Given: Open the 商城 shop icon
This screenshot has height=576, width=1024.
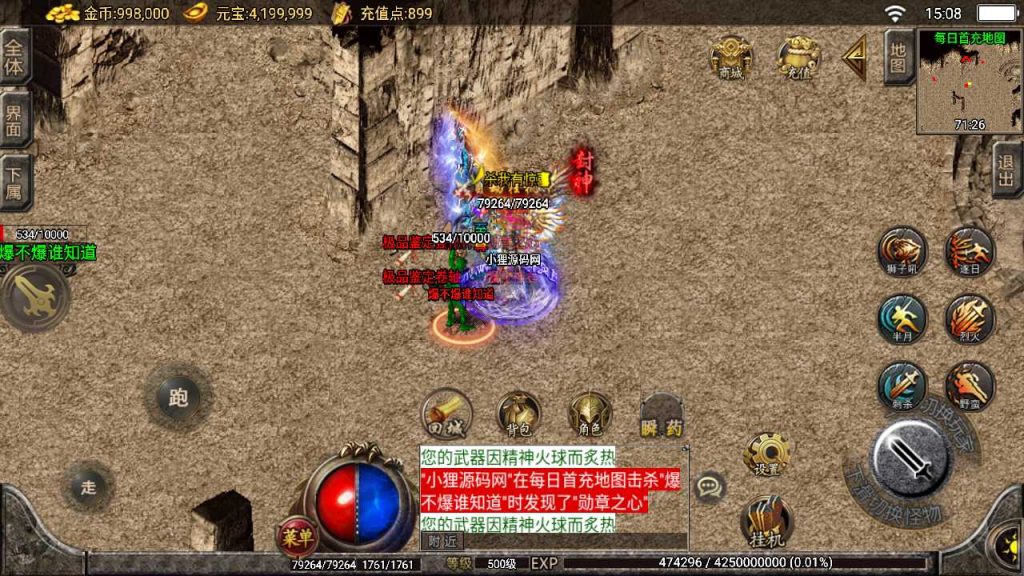Looking at the screenshot, I should tap(731, 58).
